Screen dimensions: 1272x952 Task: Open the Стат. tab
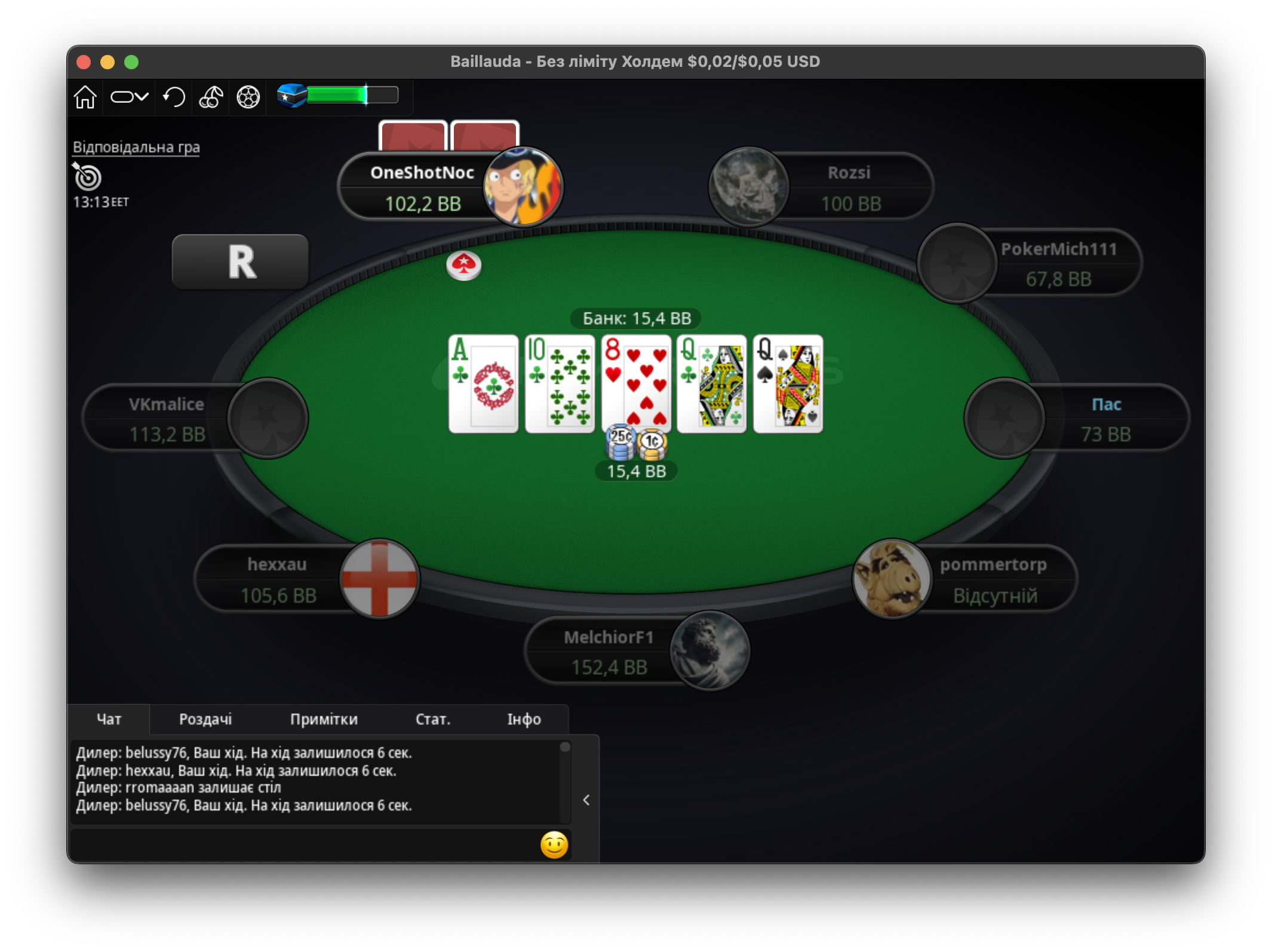432,719
